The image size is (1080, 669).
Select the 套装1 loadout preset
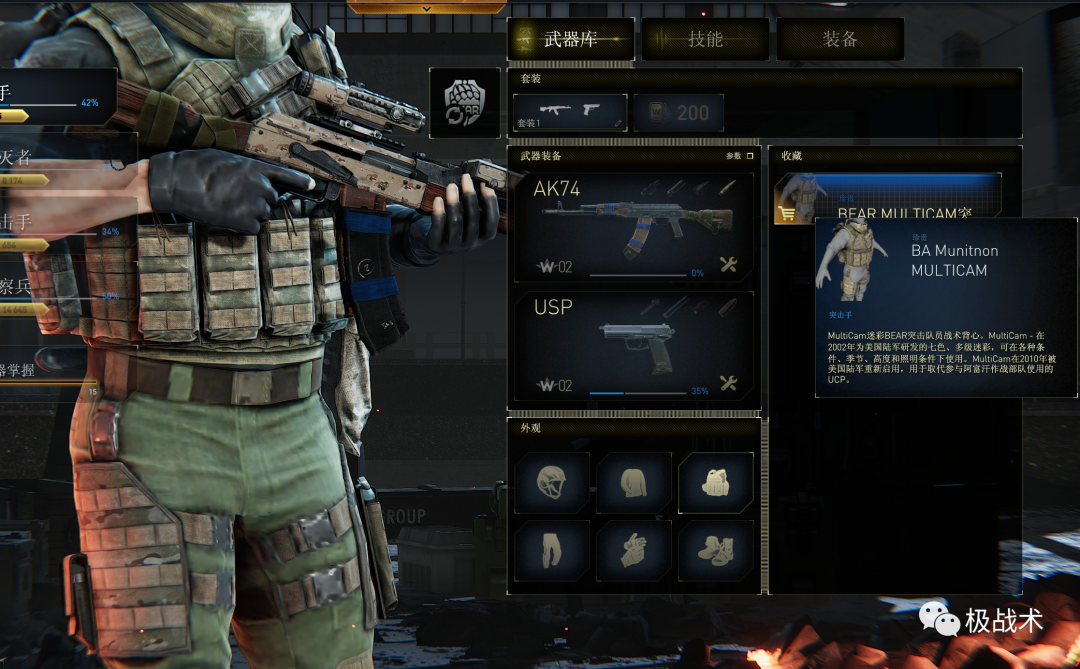[x=570, y=113]
